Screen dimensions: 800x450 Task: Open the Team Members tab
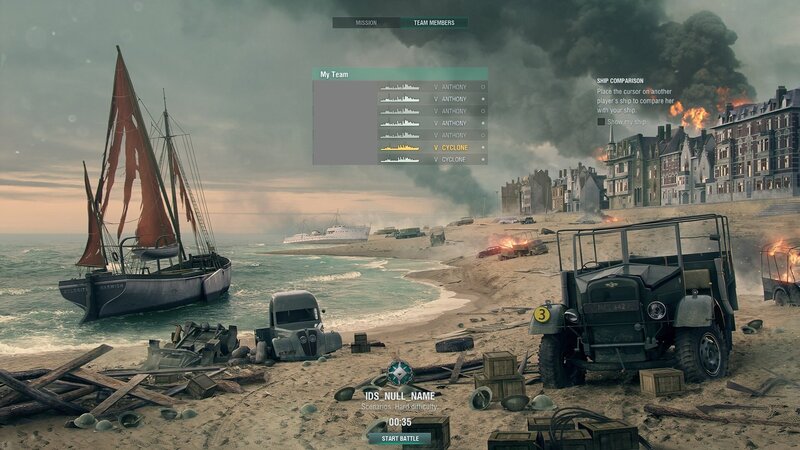(x=433, y=22)
